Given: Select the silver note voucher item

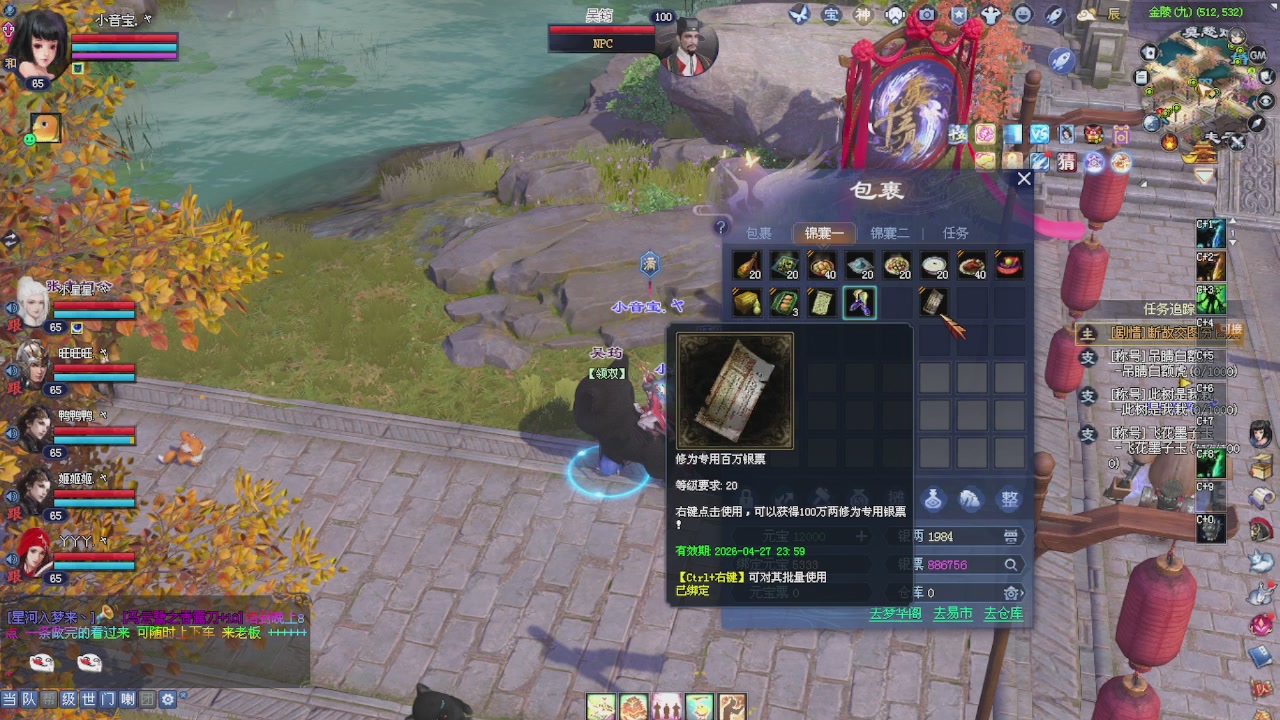Looking at the screenshot, I should point(933,301).
